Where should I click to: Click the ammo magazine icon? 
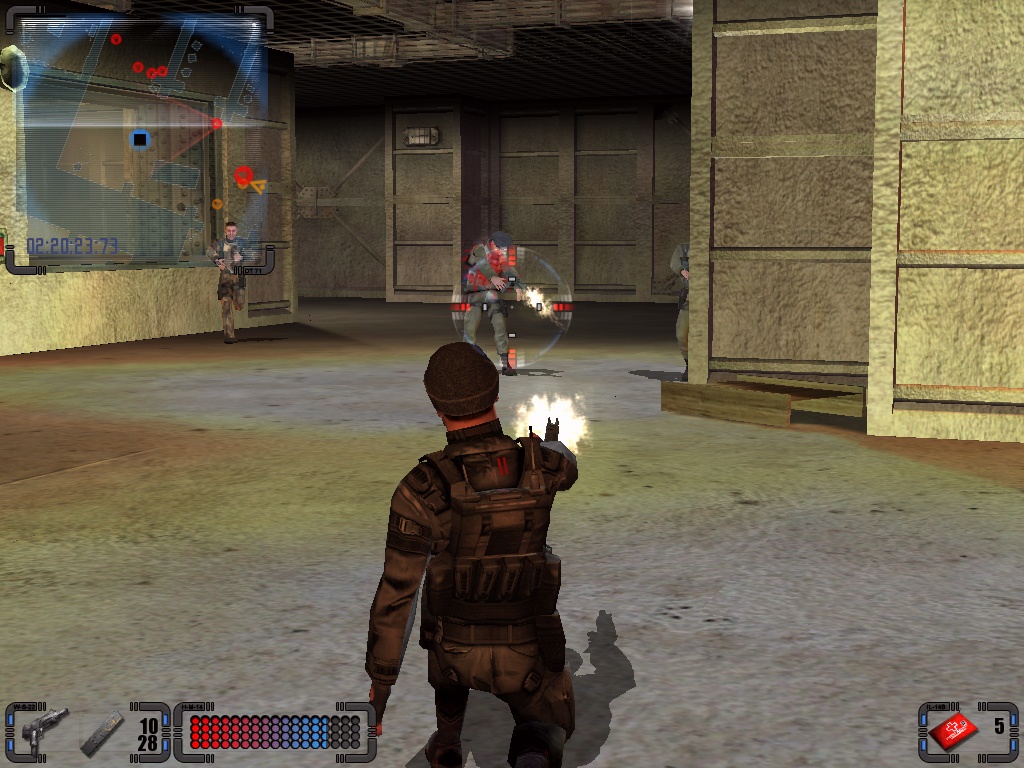(x=102, y=732)
